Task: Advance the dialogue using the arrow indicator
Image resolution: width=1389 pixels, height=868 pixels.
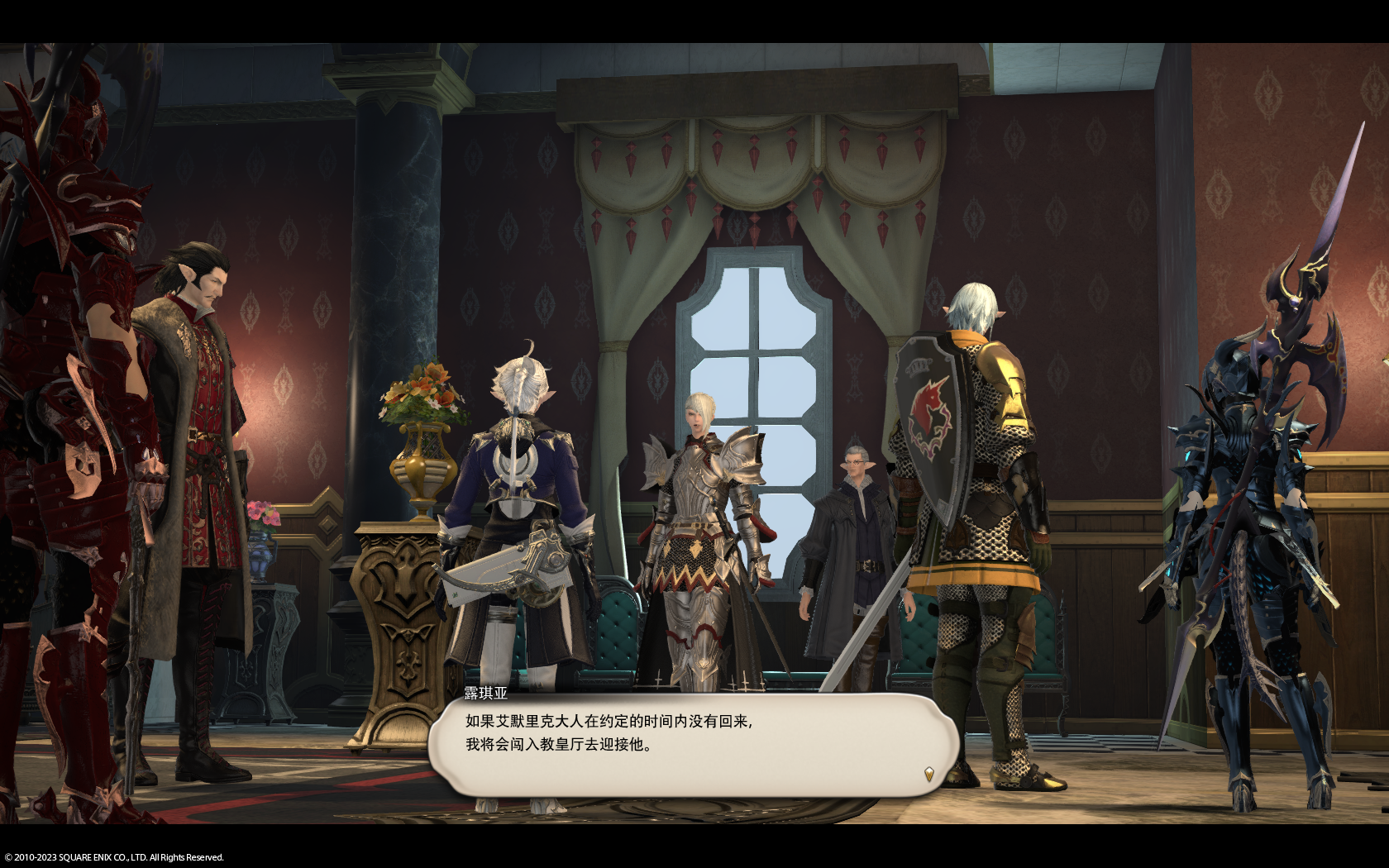Action: pyautogui.click(x=928, y=774)
